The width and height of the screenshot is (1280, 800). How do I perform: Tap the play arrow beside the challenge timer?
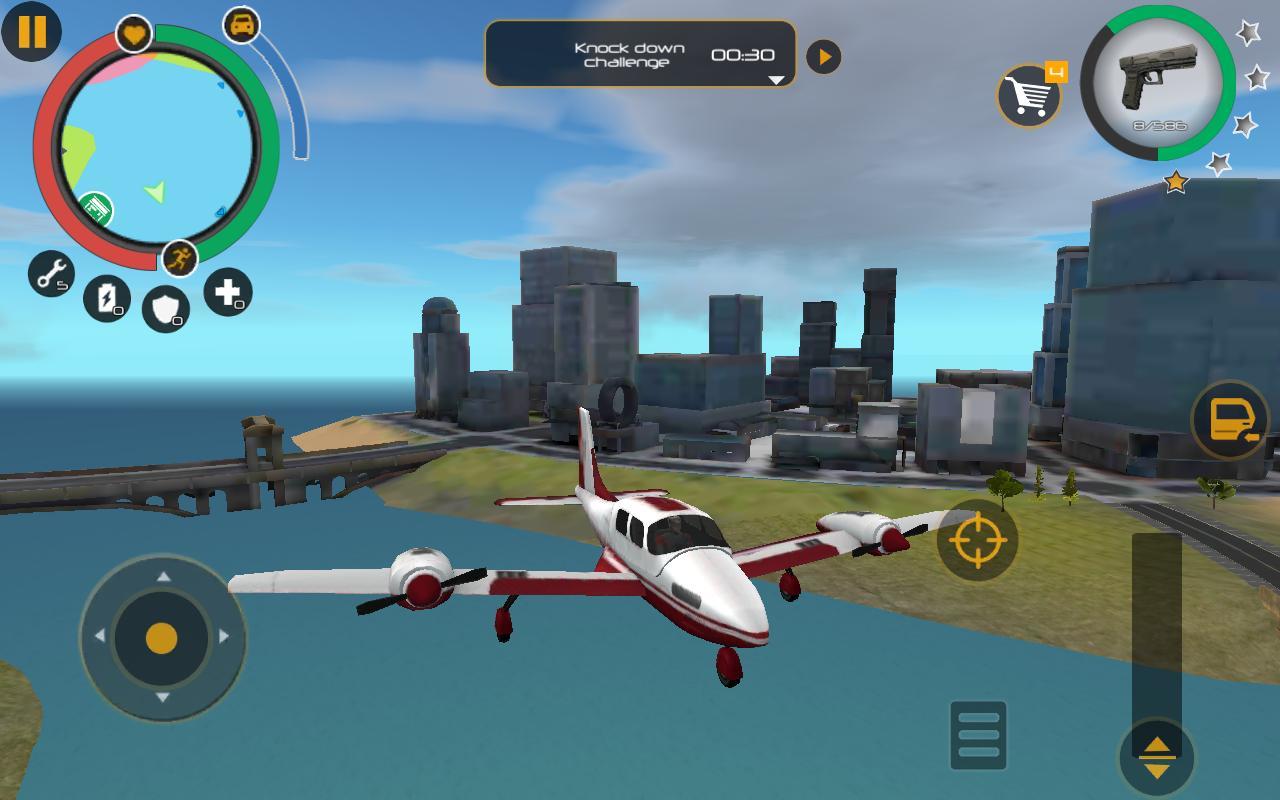823,56
